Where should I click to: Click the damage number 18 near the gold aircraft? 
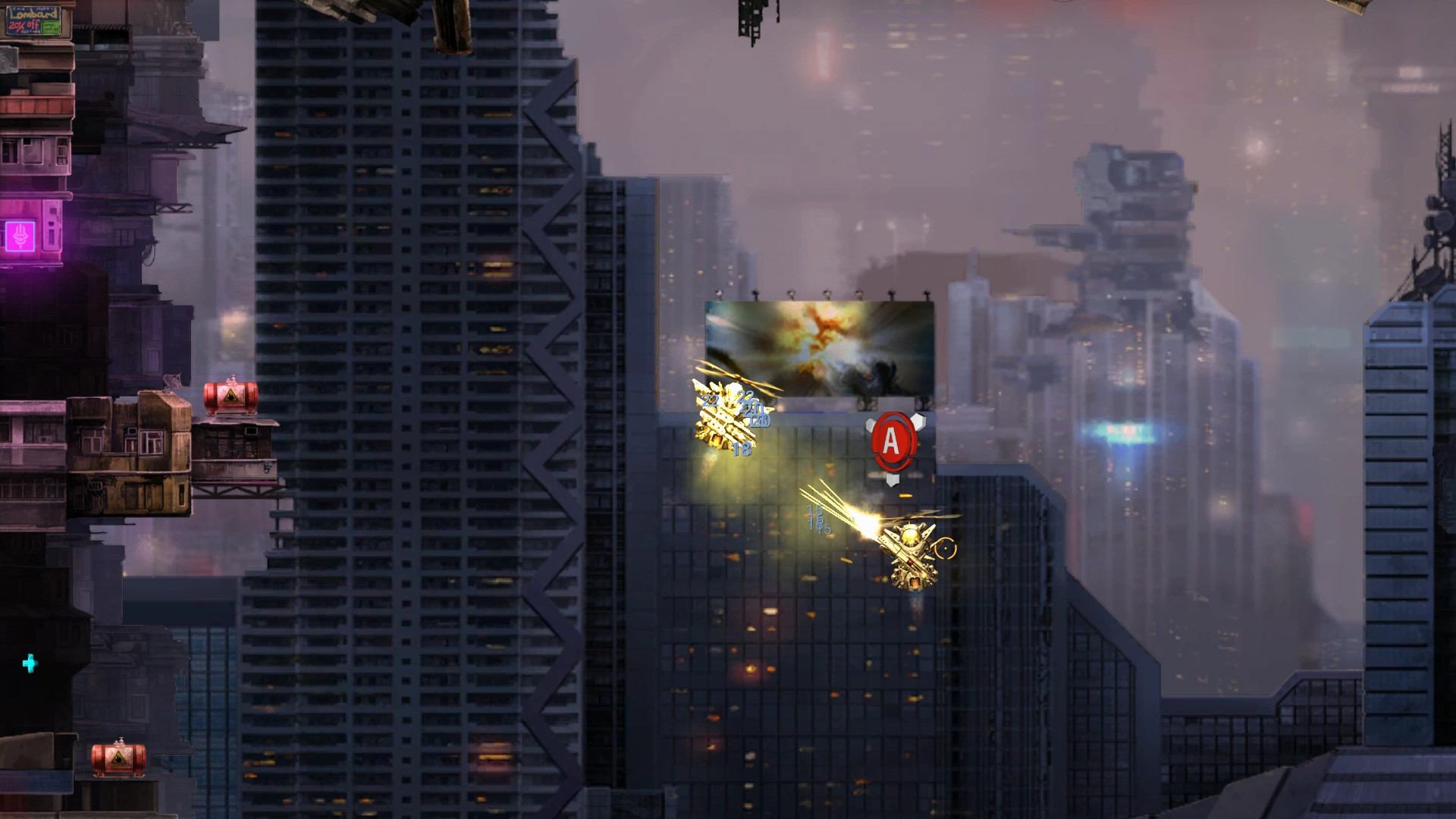coord(742,449)
